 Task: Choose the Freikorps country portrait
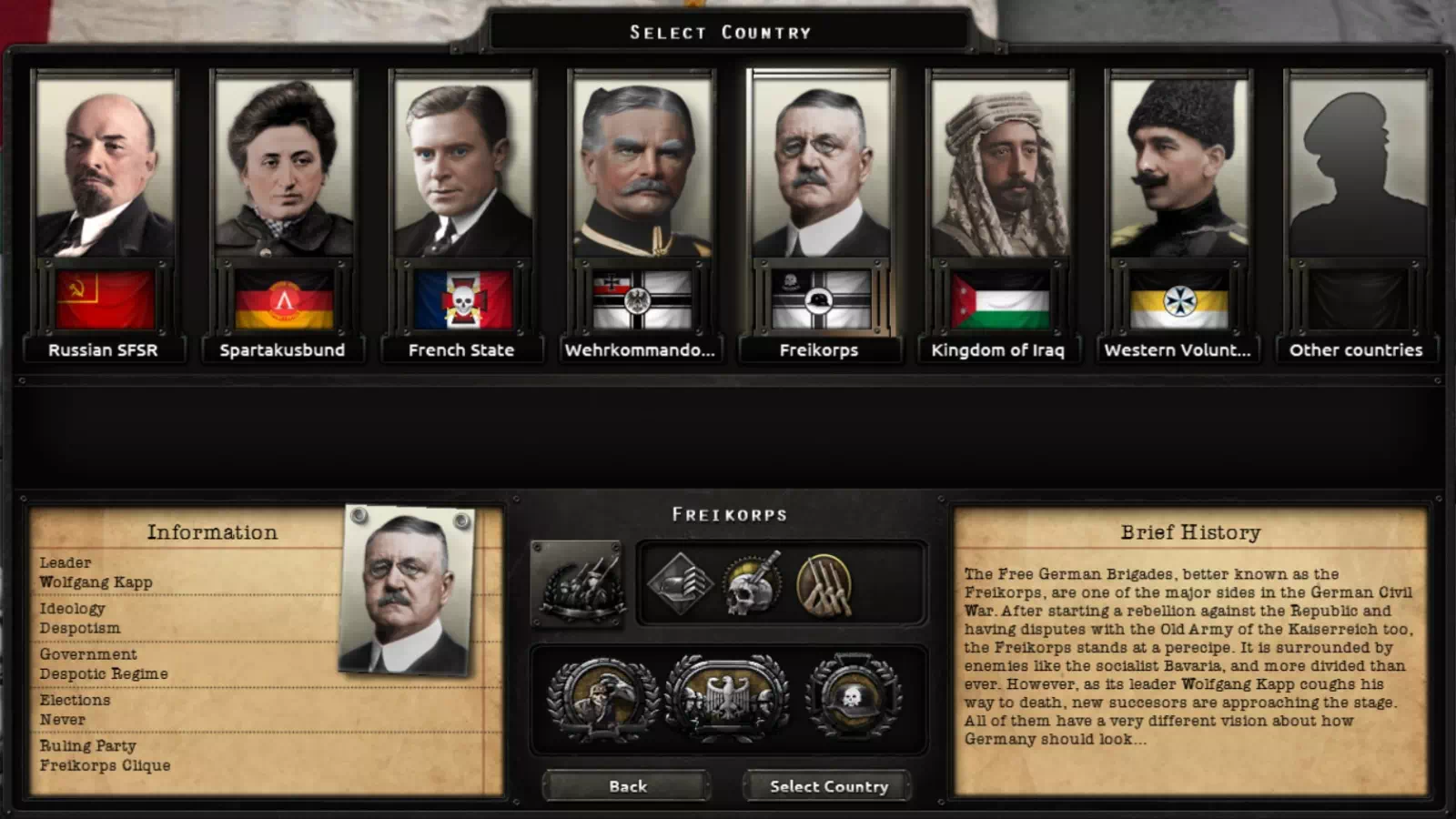[820, 168]
